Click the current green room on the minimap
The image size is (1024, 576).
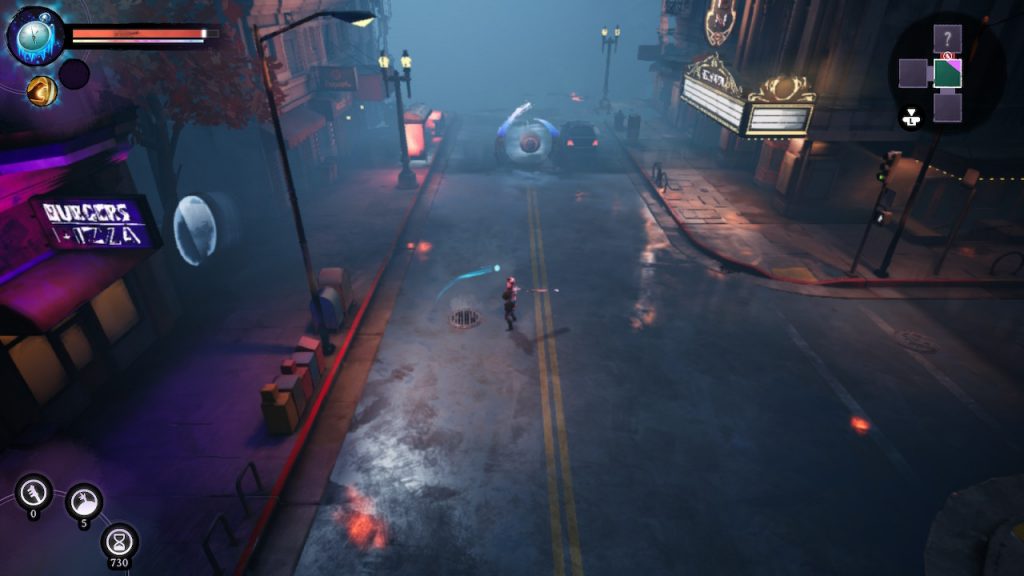click(x=947, y=73)
